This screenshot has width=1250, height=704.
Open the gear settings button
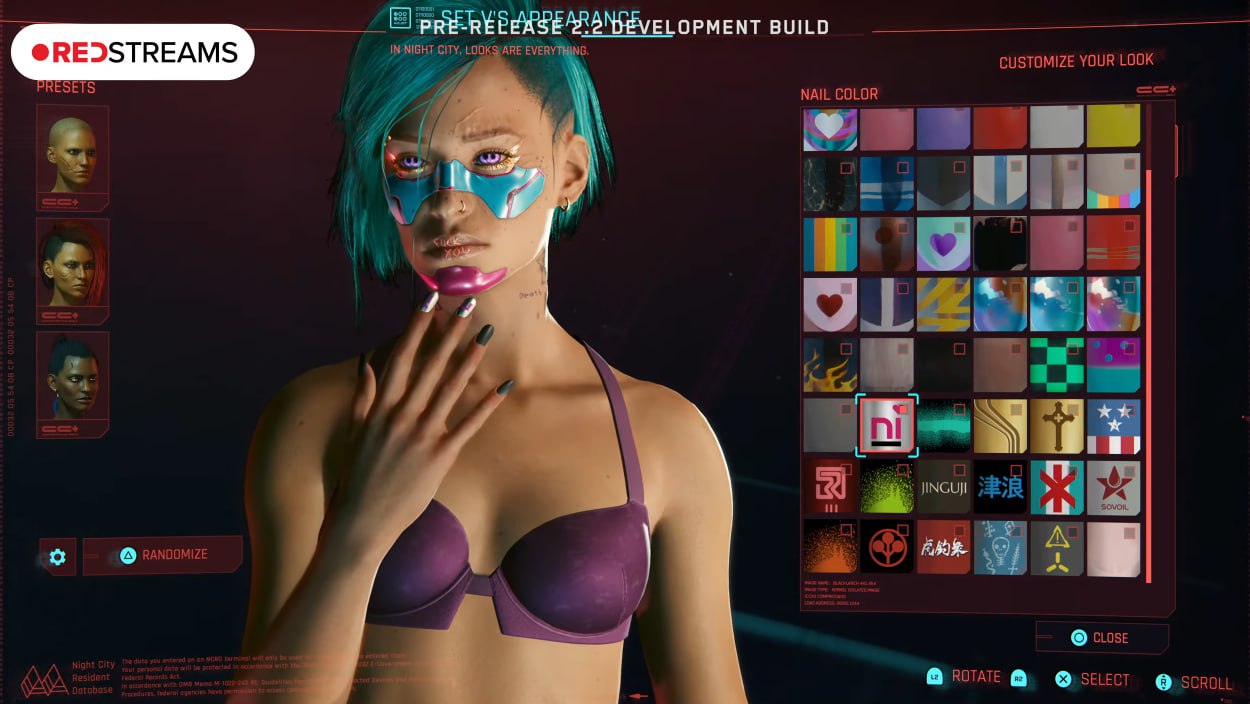coord(57,557)
